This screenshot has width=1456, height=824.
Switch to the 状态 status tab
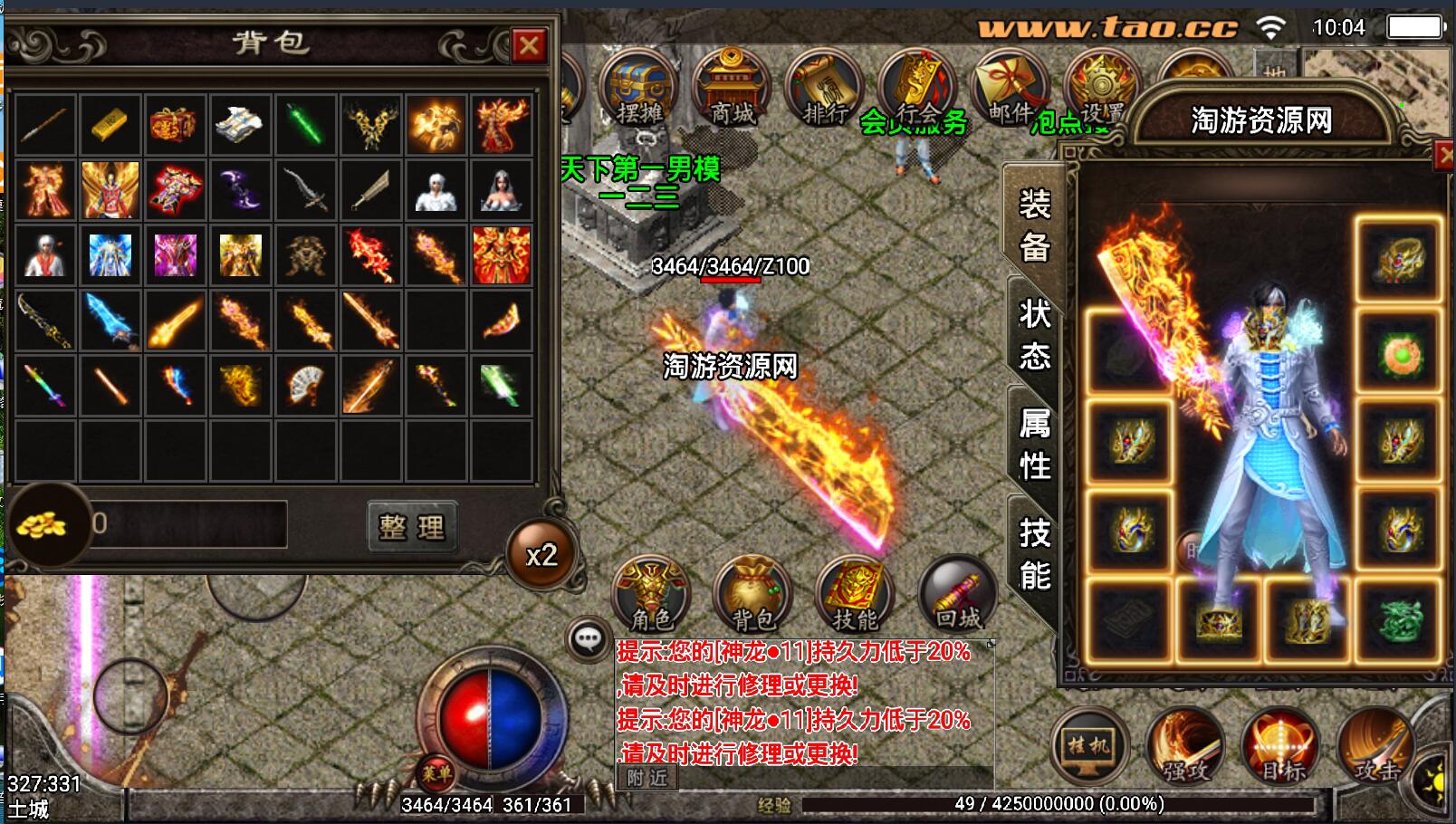[x=1034, y=333]
